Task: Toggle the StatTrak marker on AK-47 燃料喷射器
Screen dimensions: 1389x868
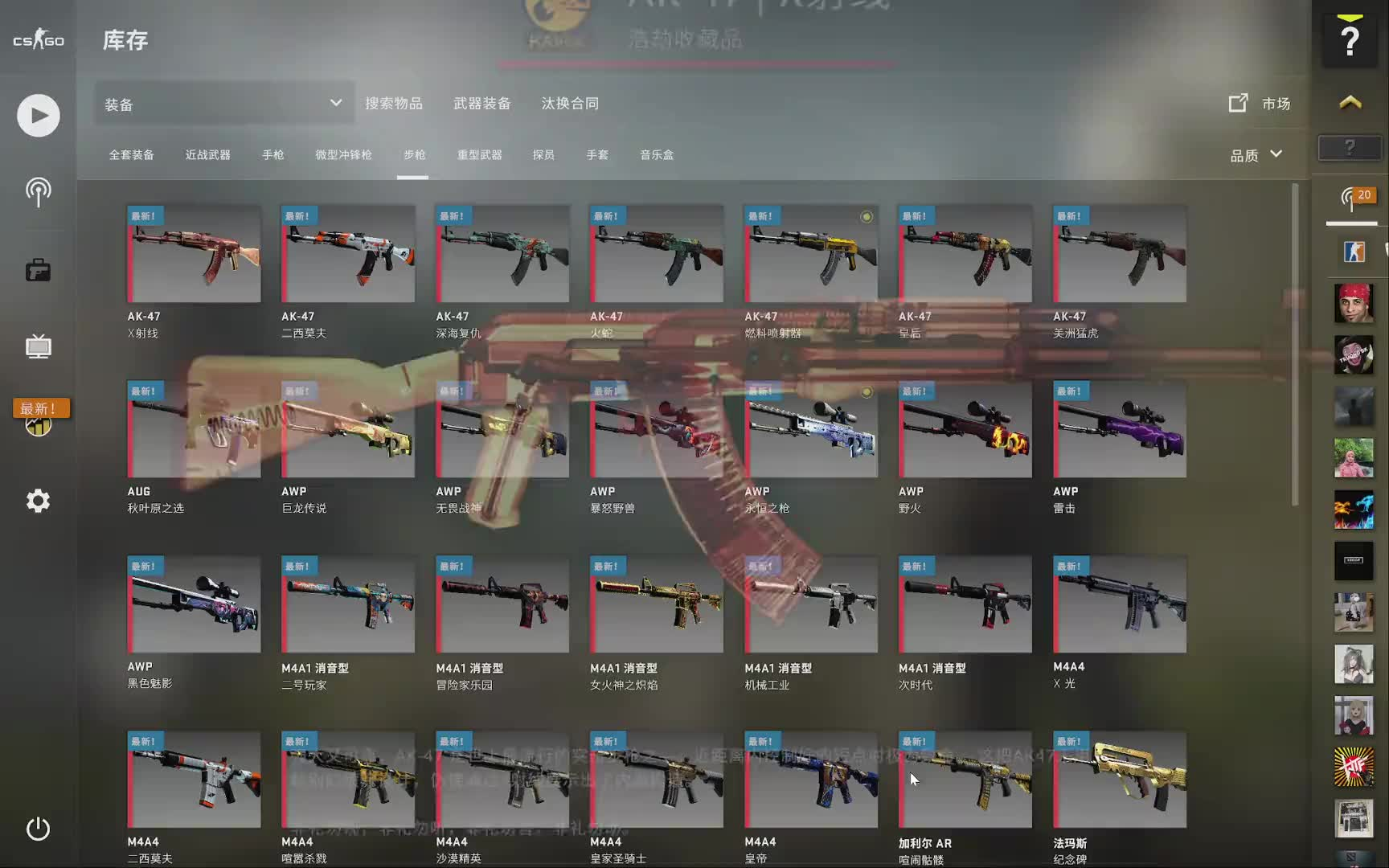Action: (x=867, y=216)
